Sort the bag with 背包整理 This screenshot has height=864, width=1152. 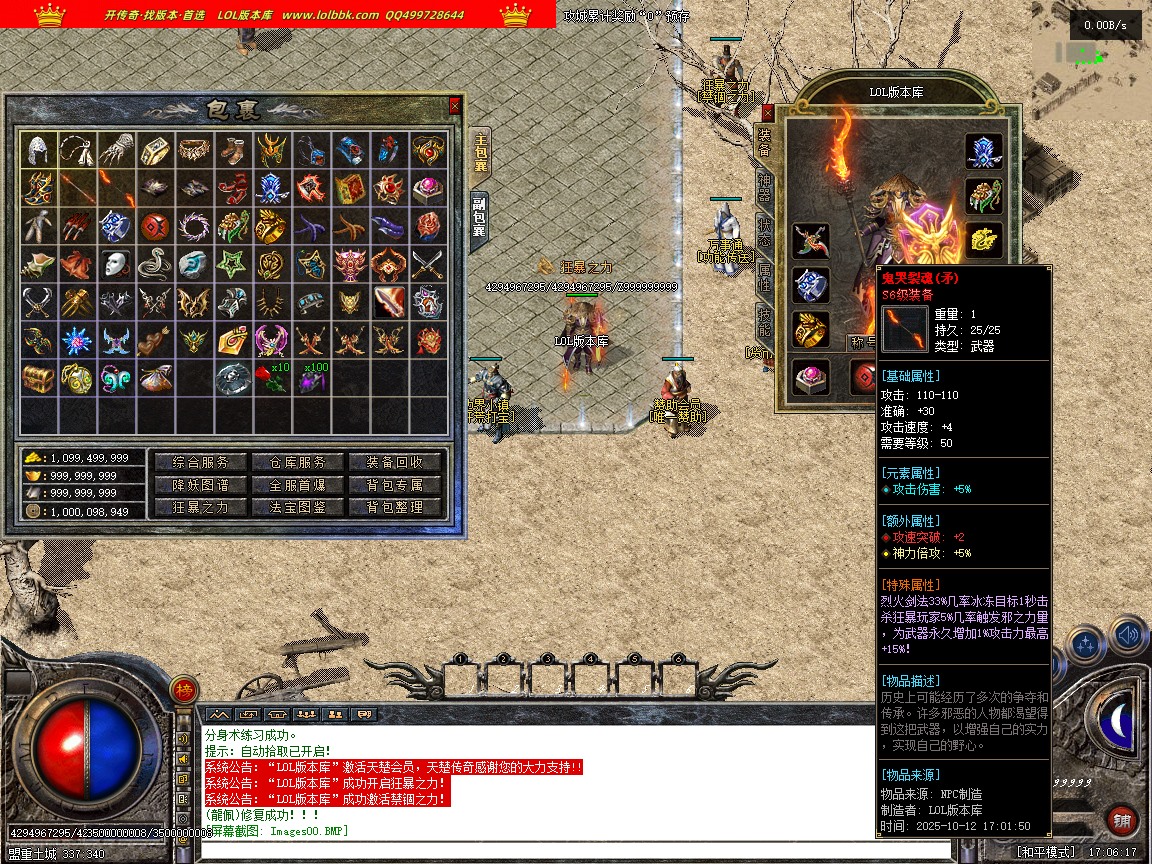point(395,507)
